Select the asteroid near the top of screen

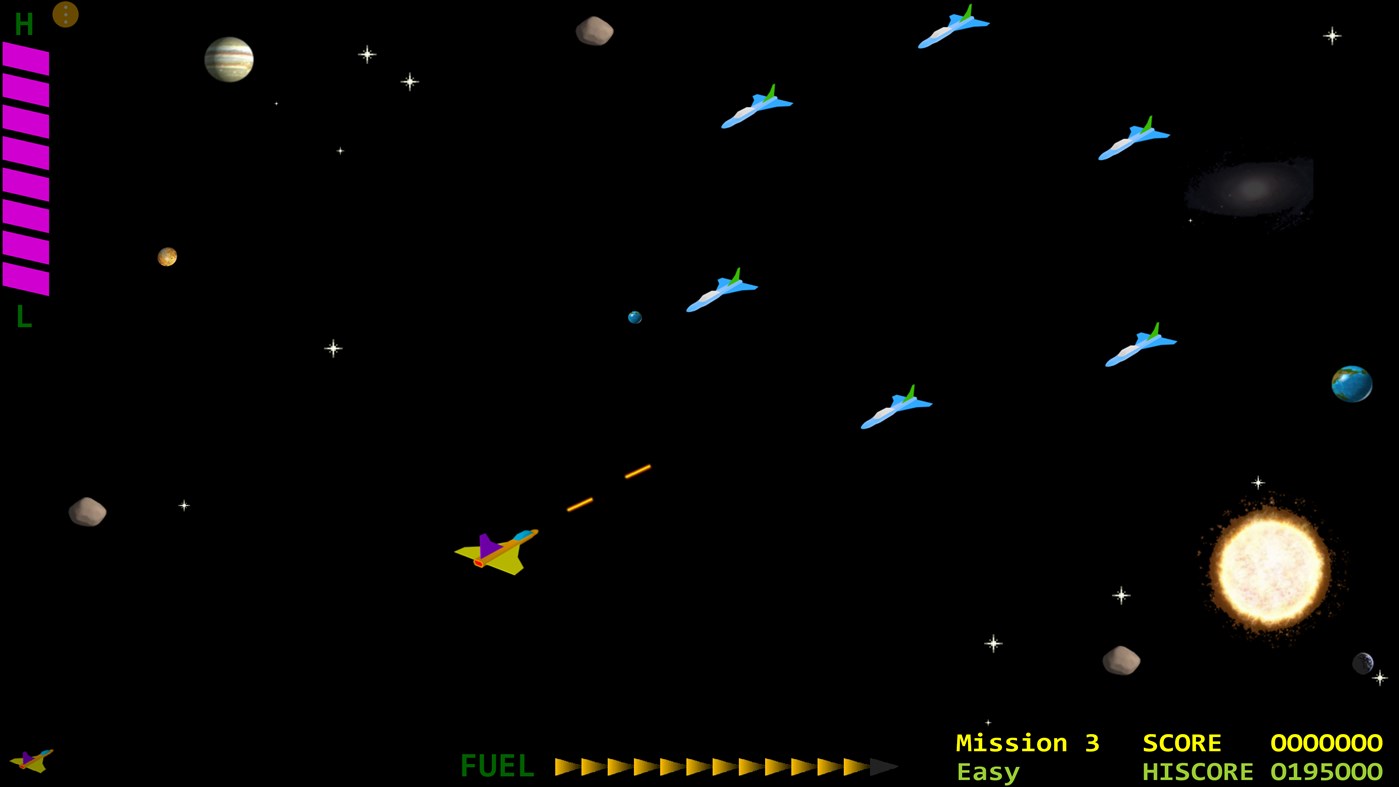(593, 30)
